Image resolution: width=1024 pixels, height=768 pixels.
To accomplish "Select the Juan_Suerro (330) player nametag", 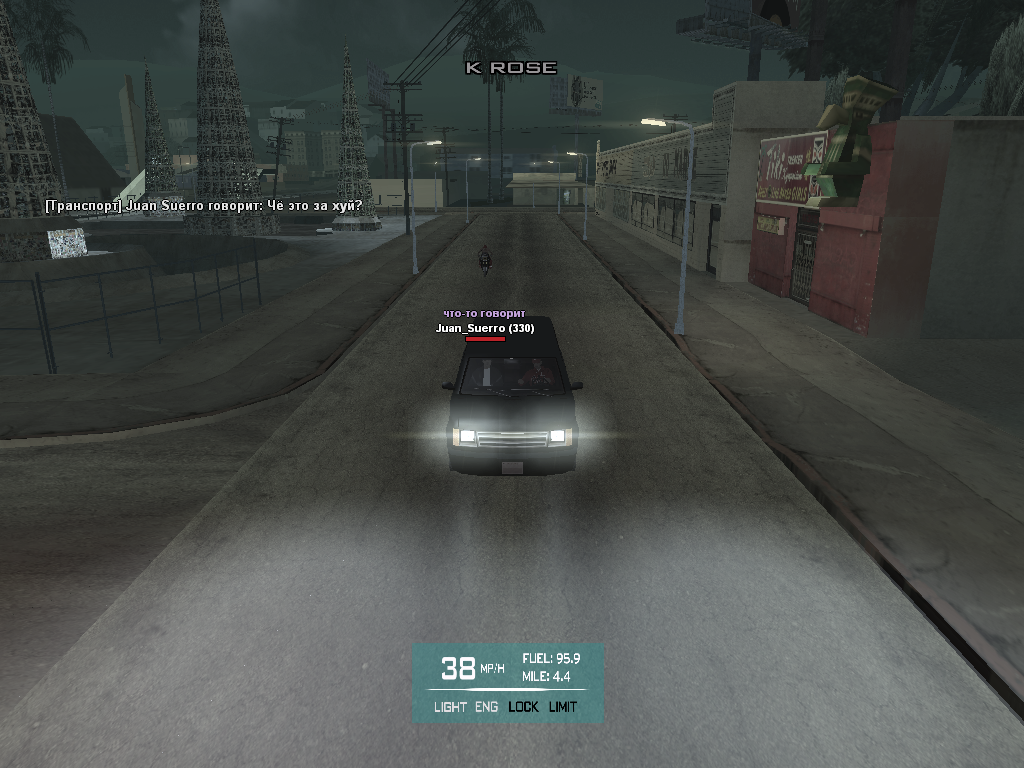I will click(x=485, y=328).
